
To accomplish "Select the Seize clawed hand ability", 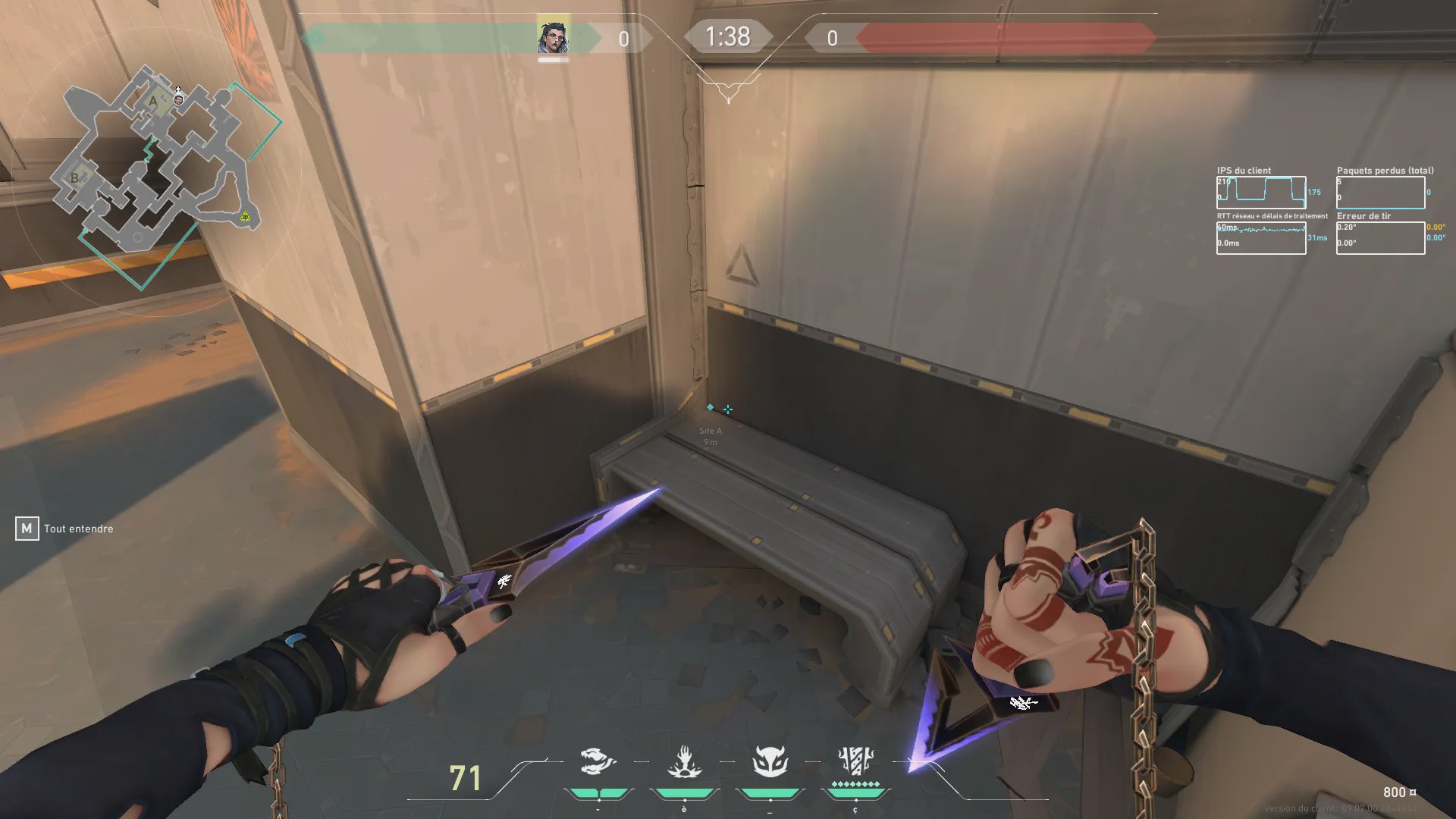I will coord(685,762).
